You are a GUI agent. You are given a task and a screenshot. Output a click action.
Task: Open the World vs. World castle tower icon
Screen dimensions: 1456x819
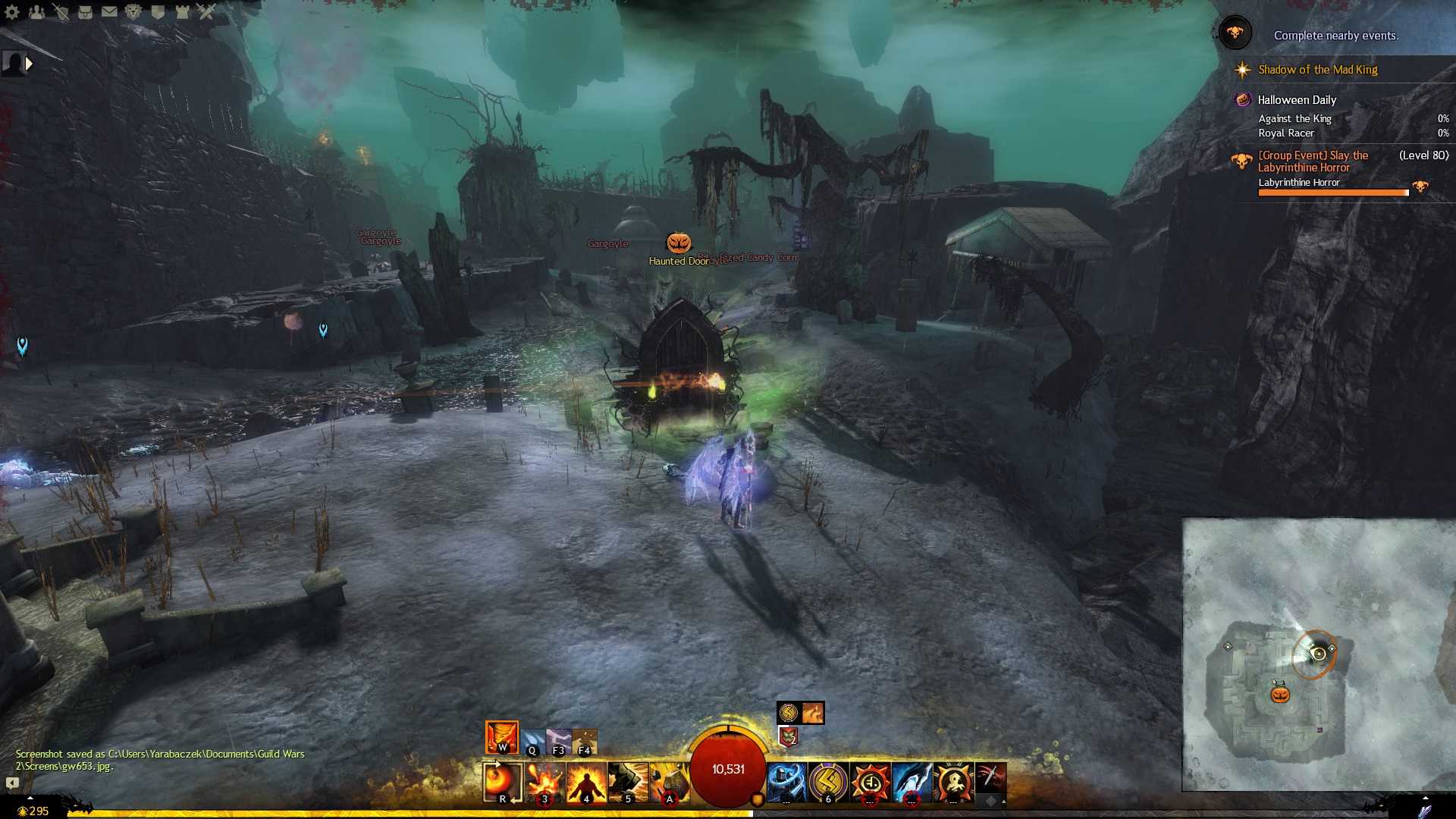click(182, 12)
